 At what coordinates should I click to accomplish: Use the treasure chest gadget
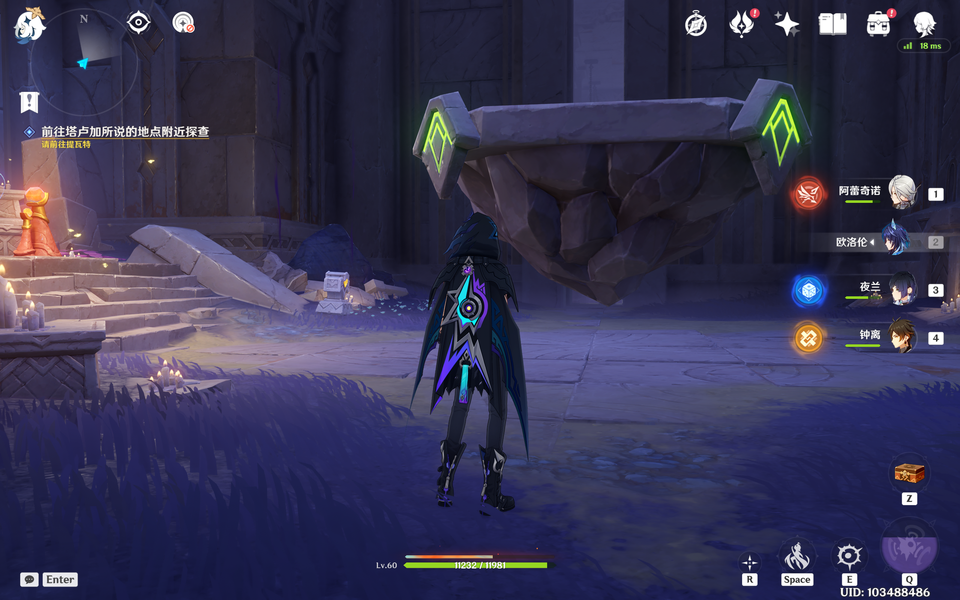pos(909,473)
